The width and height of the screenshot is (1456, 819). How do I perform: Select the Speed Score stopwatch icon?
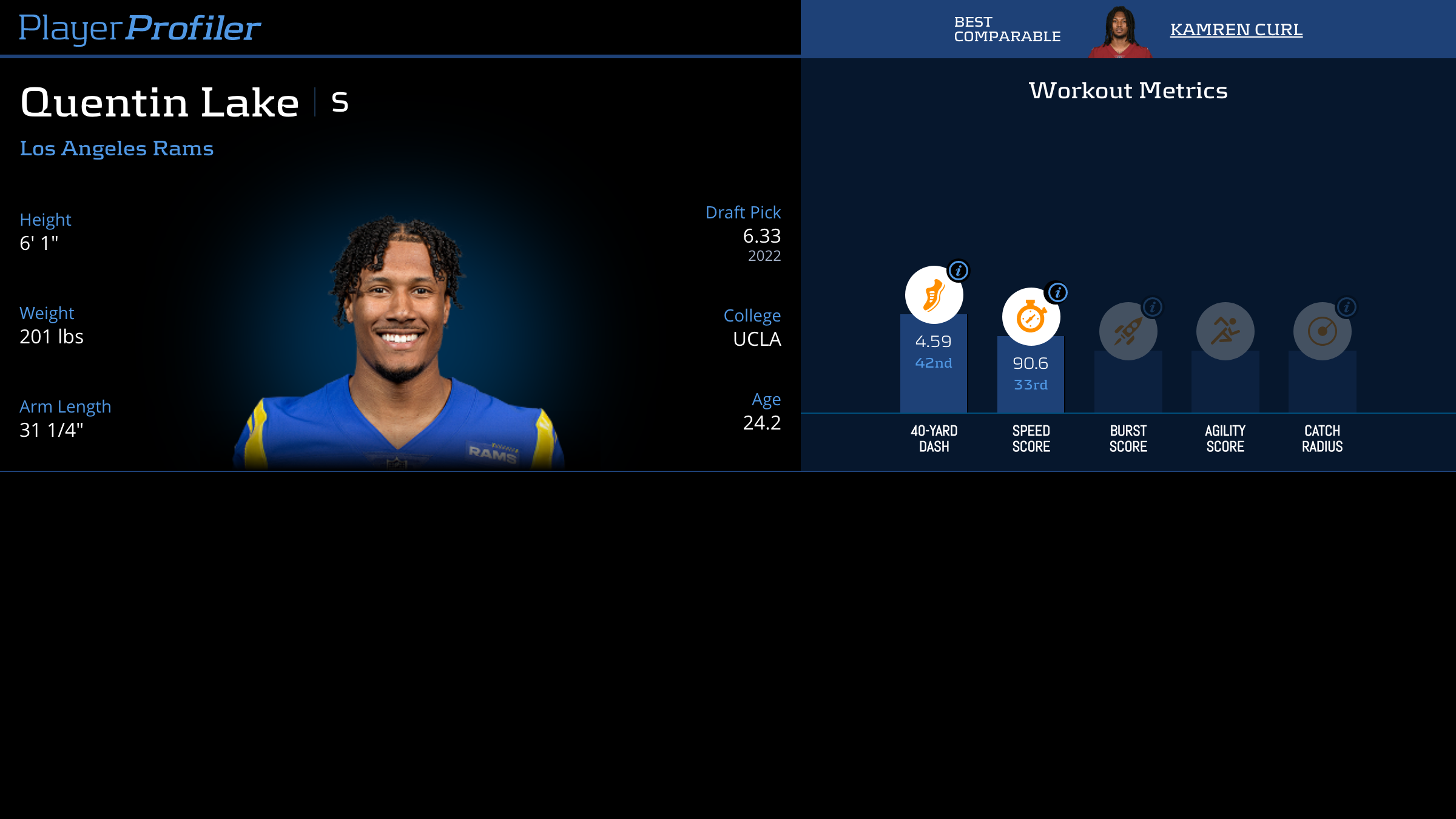tap(1031, 317)
